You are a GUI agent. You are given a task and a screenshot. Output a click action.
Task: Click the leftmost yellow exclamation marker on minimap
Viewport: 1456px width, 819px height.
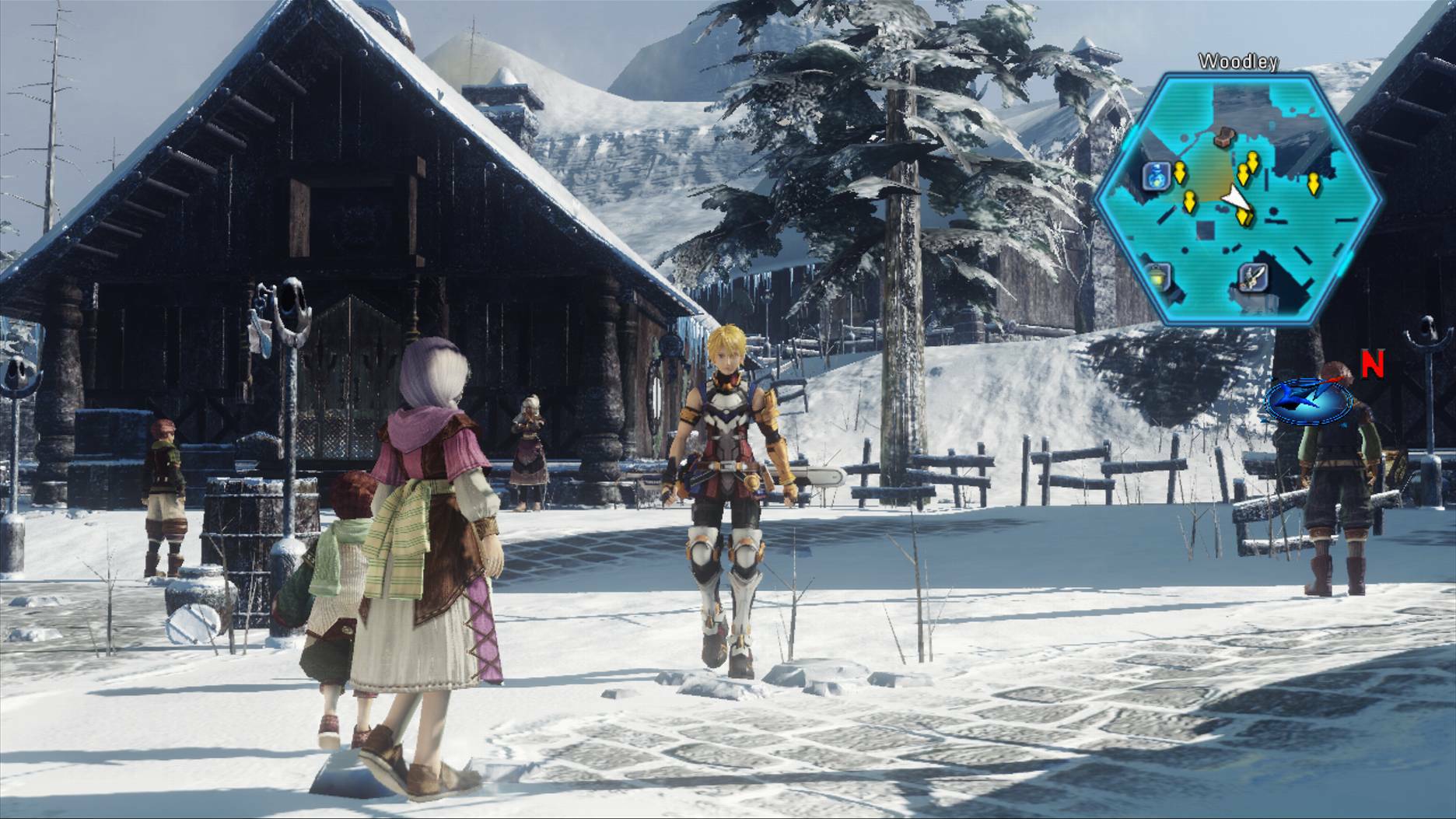pyautogui.click(x=1181, y=173)
